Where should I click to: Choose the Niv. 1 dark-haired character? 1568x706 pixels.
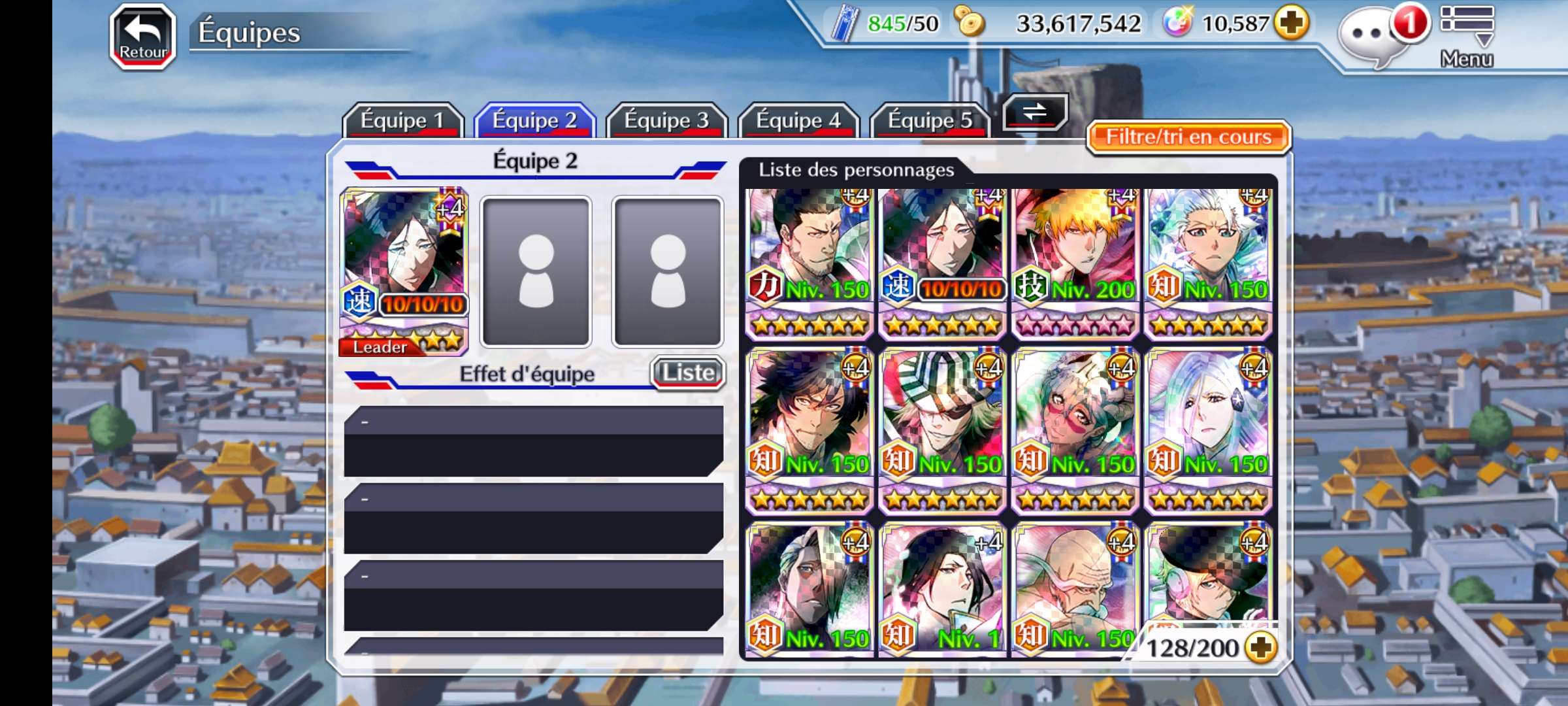point(941,588)
